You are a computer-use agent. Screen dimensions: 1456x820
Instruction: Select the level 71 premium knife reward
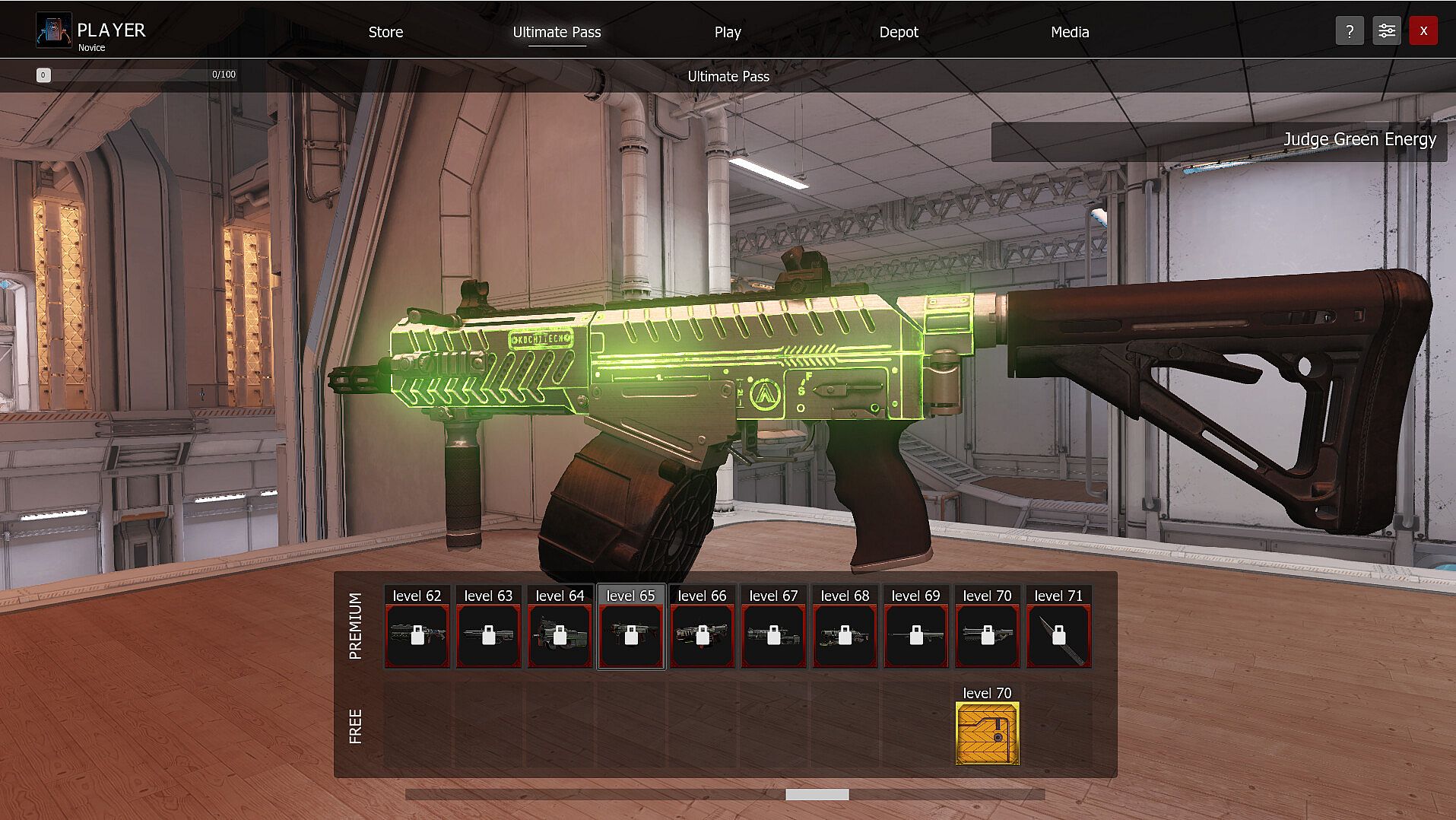click(1058, 635)
